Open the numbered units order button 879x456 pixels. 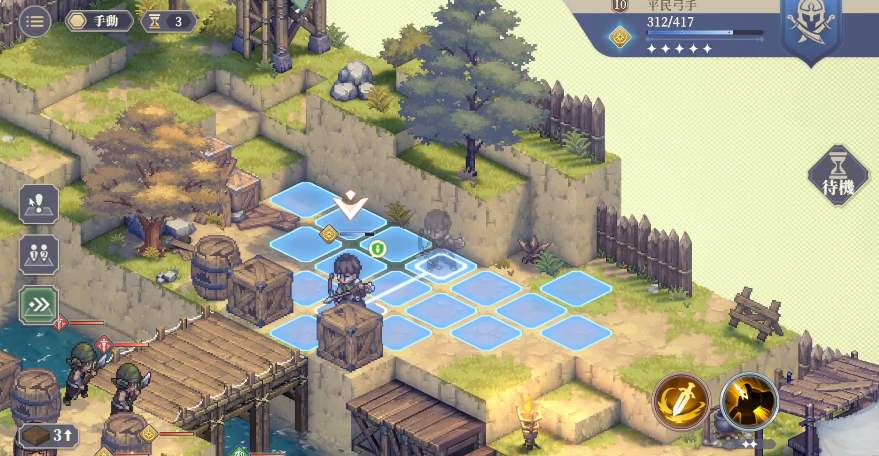tap(39, 255)
